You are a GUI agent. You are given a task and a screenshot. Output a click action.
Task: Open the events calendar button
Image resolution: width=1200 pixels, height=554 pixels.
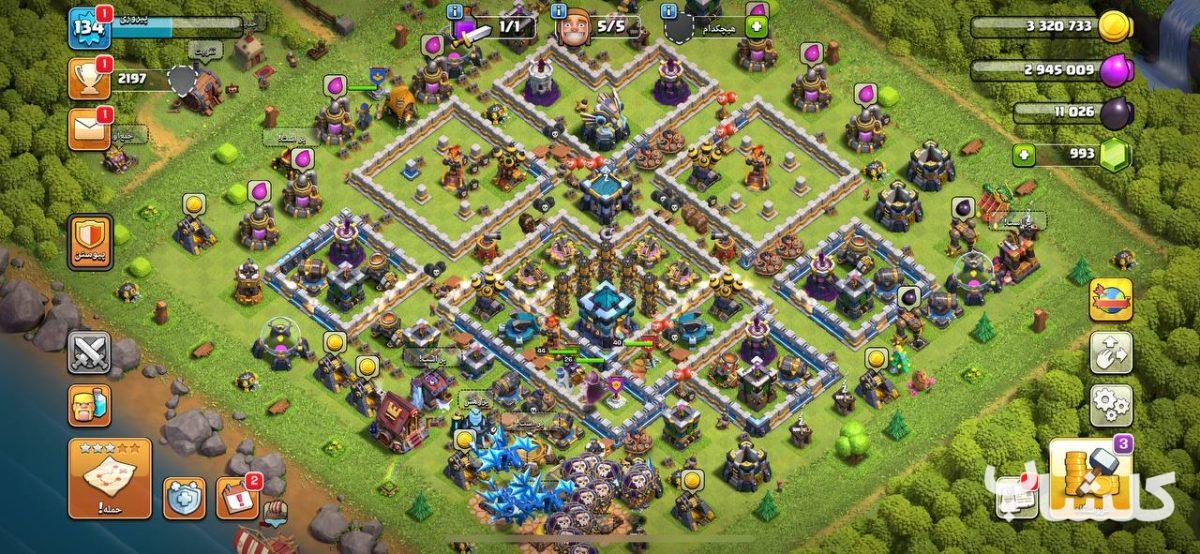(238, 497)
